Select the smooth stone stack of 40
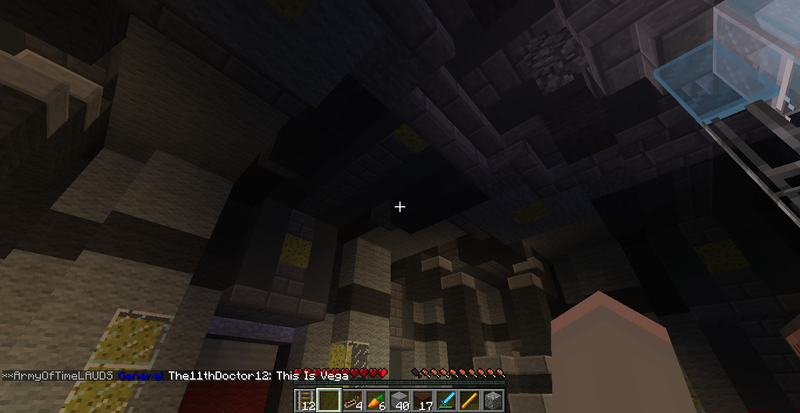The height and width of the screenshot is (413, 800). pos(399,402)
